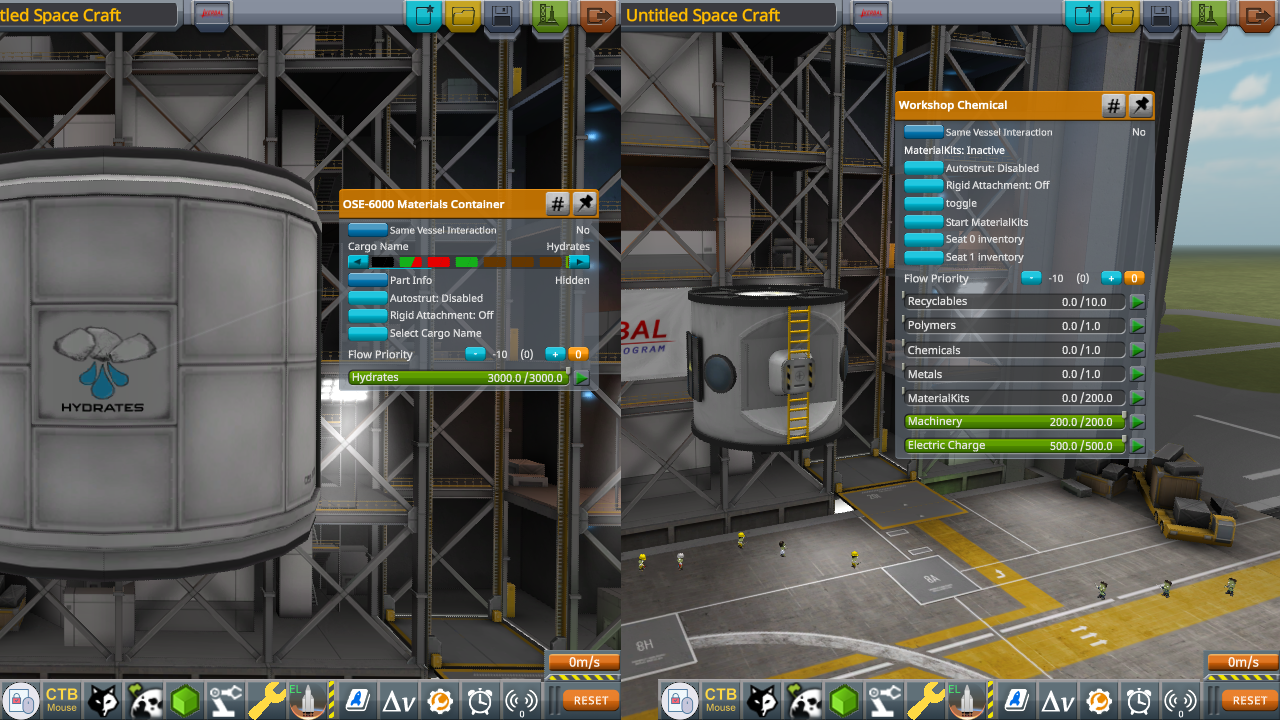Image resolution: width=1280 pixels, height=720 pixels.
Task: Click the EL launchpad rocket icon
Action: tap(308, 699)
